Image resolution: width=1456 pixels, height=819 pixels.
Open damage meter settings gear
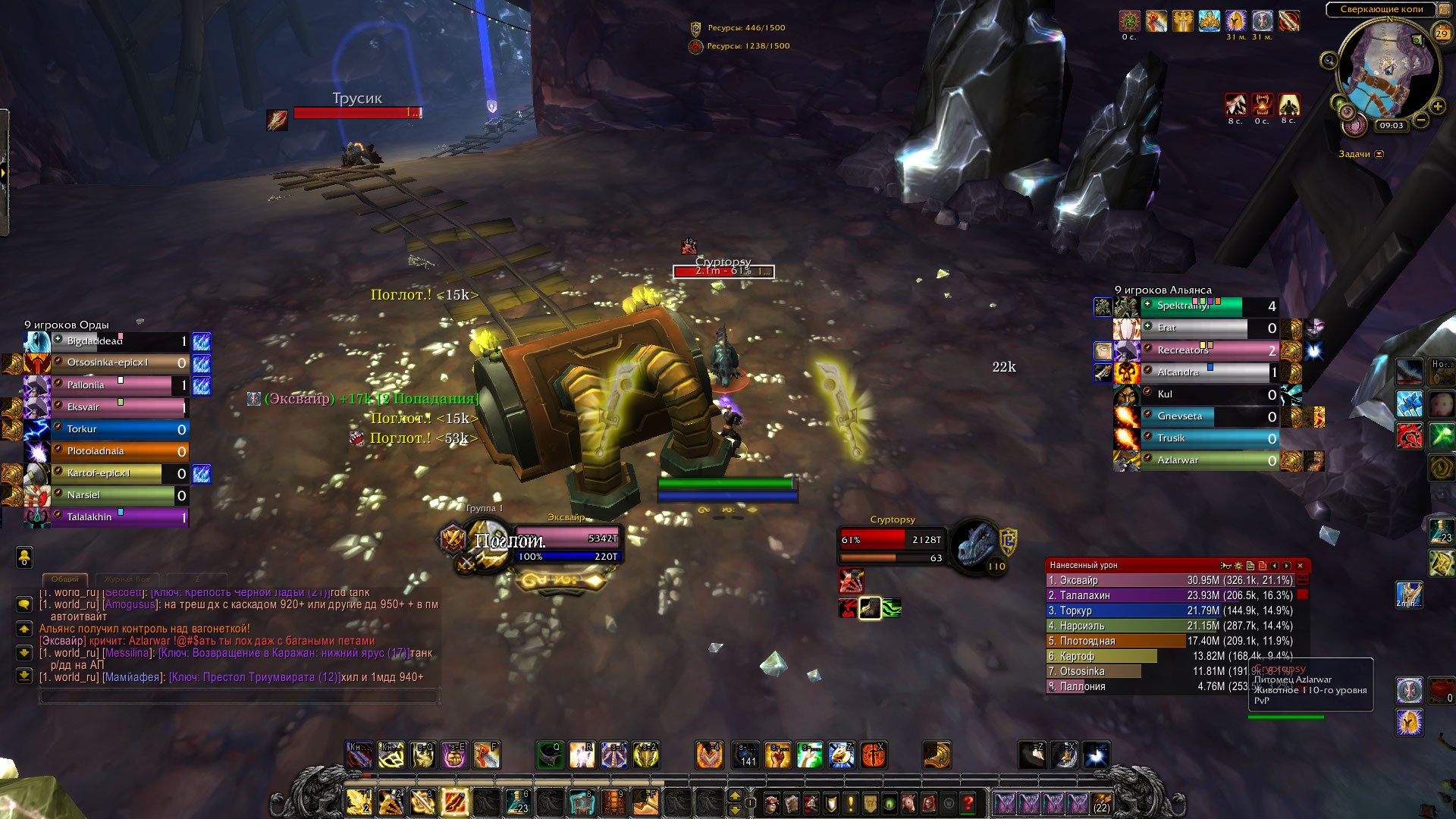[x=1238, y=566]
